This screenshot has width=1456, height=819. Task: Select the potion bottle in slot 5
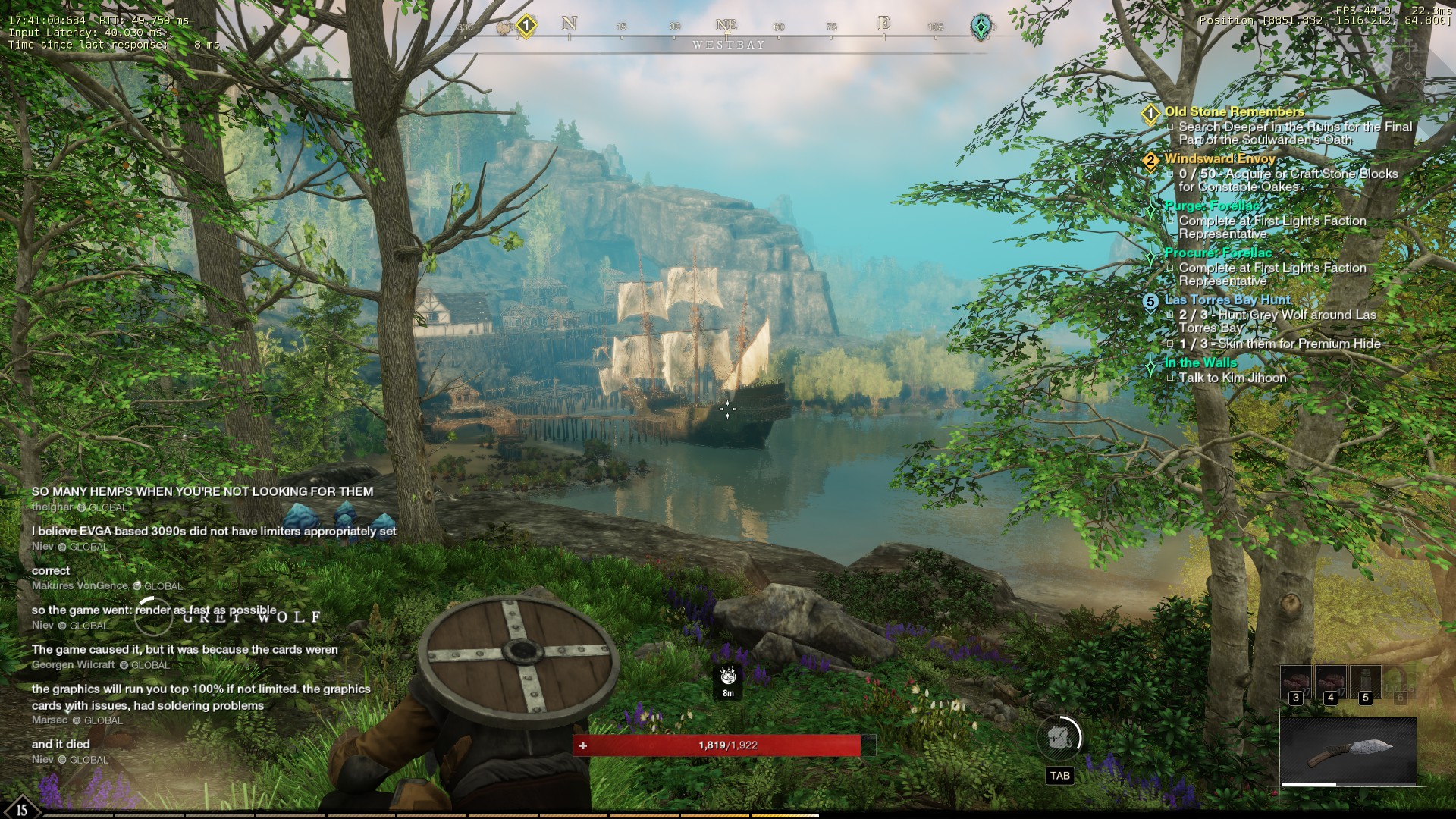pyautogui.click(x=1365, y=682)
